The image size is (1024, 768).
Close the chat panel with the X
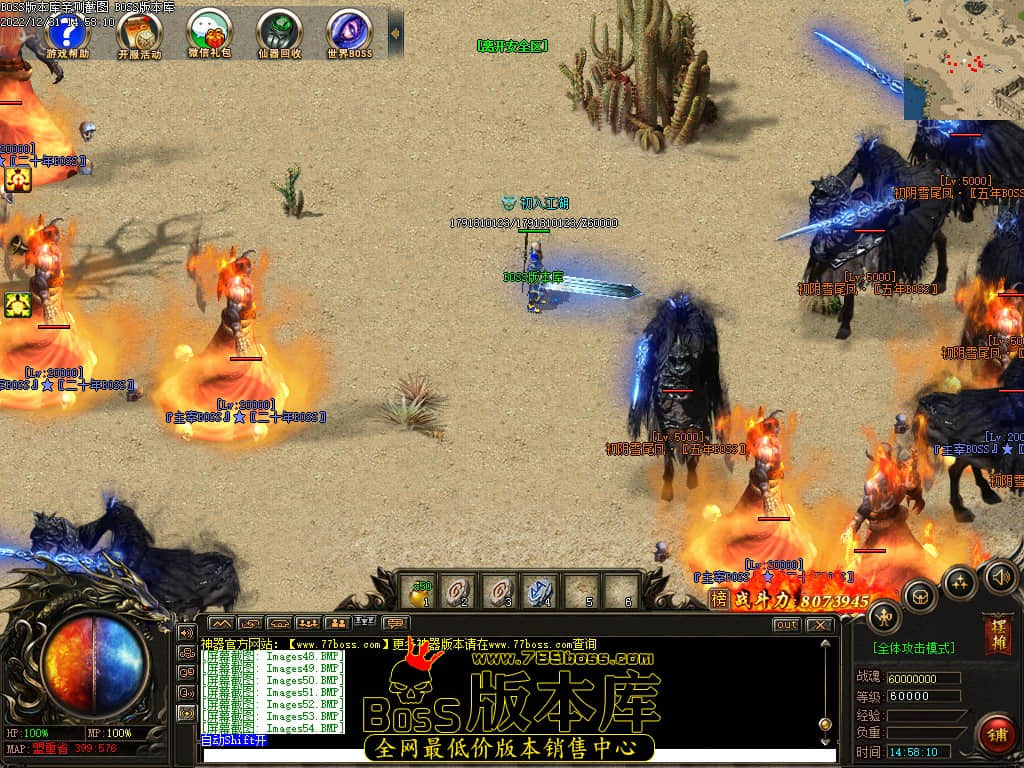coord(819,625)
